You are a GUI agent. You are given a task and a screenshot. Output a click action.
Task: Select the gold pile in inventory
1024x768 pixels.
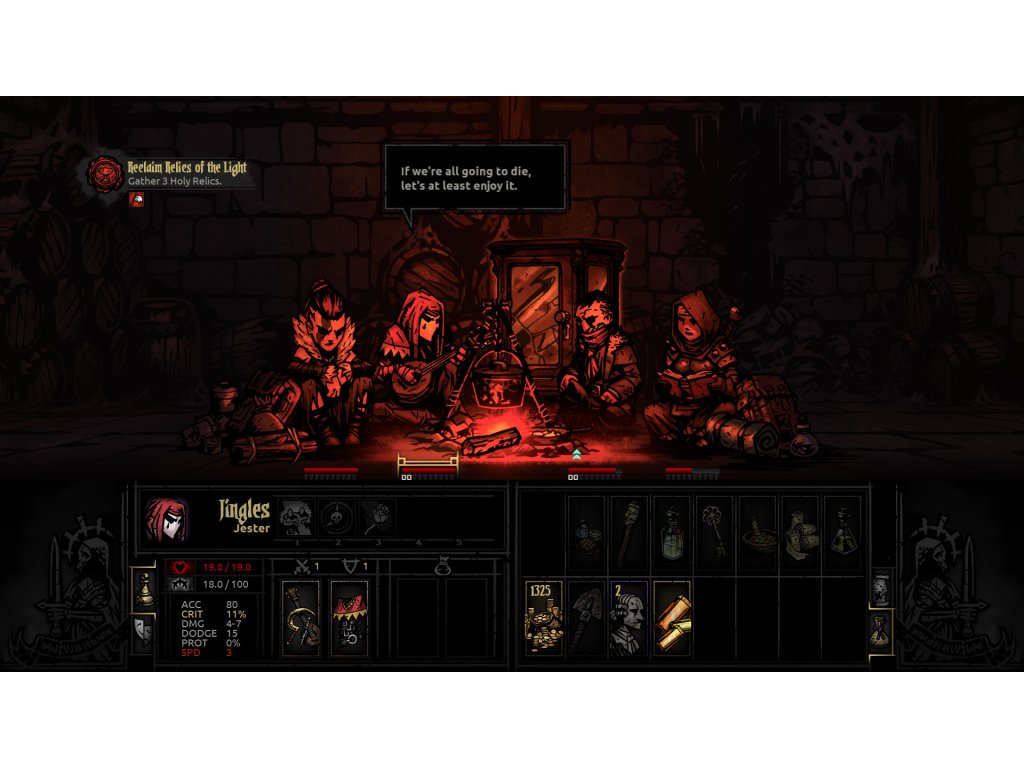[x=544, y=618]
